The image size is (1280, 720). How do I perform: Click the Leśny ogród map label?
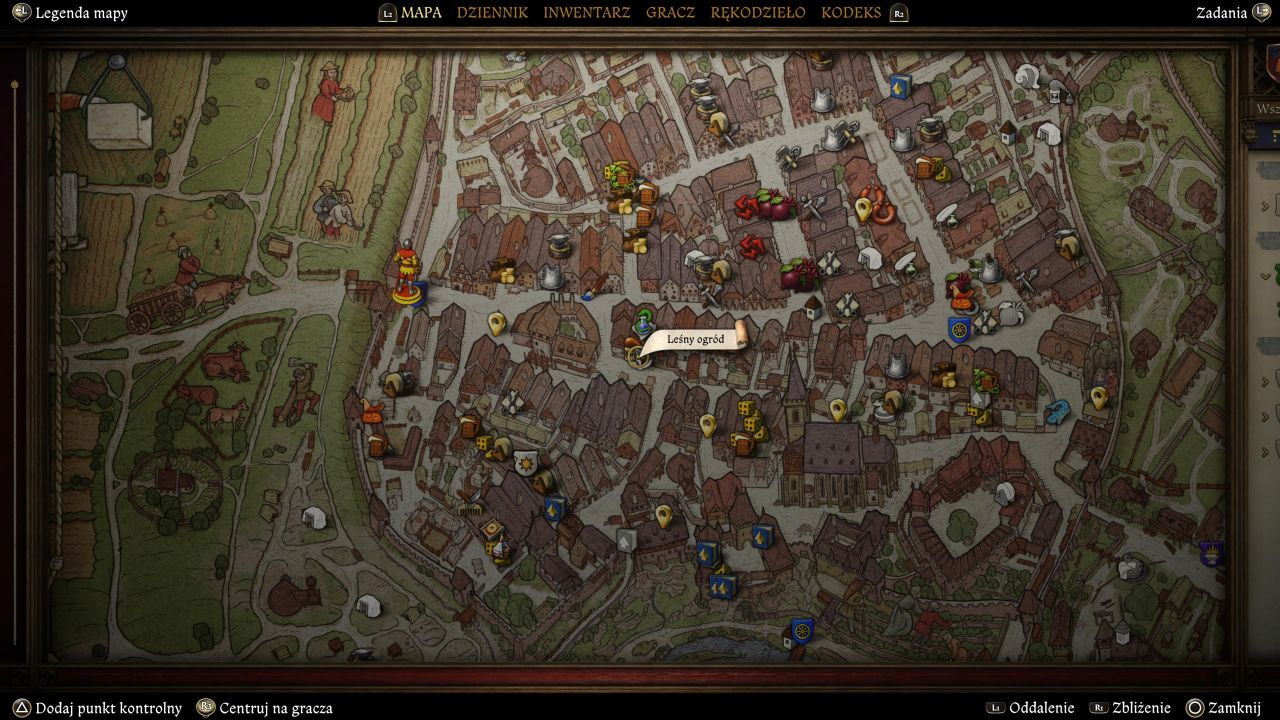click(694, 340)
